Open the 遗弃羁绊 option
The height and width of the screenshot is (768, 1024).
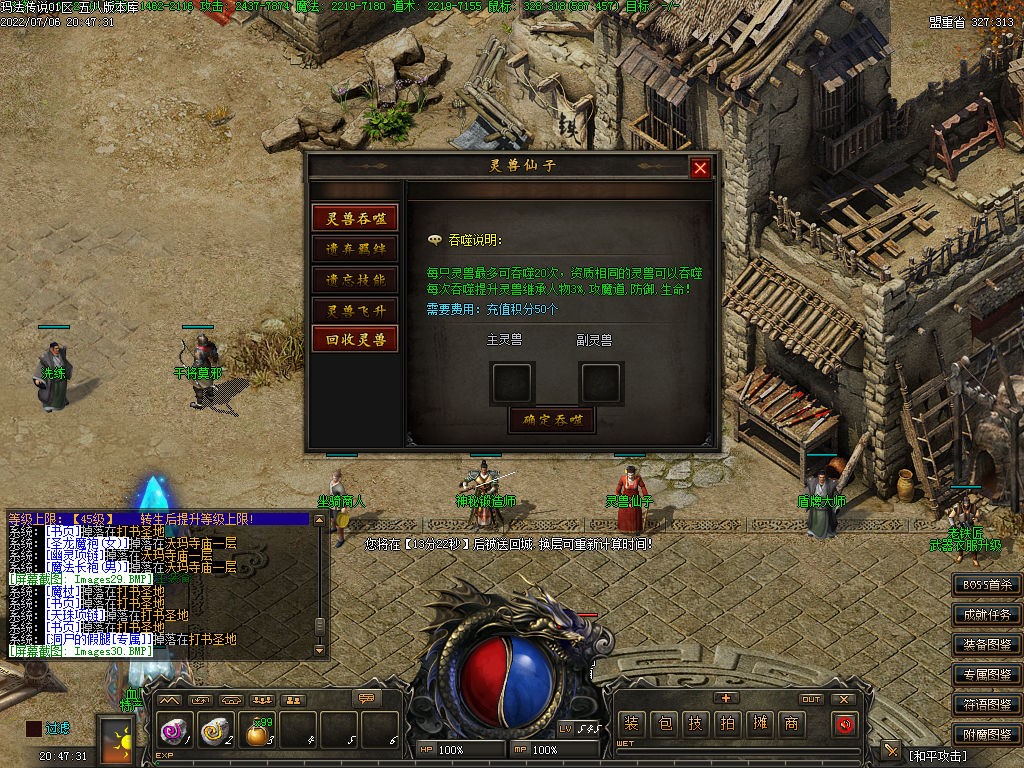(355, 248)
